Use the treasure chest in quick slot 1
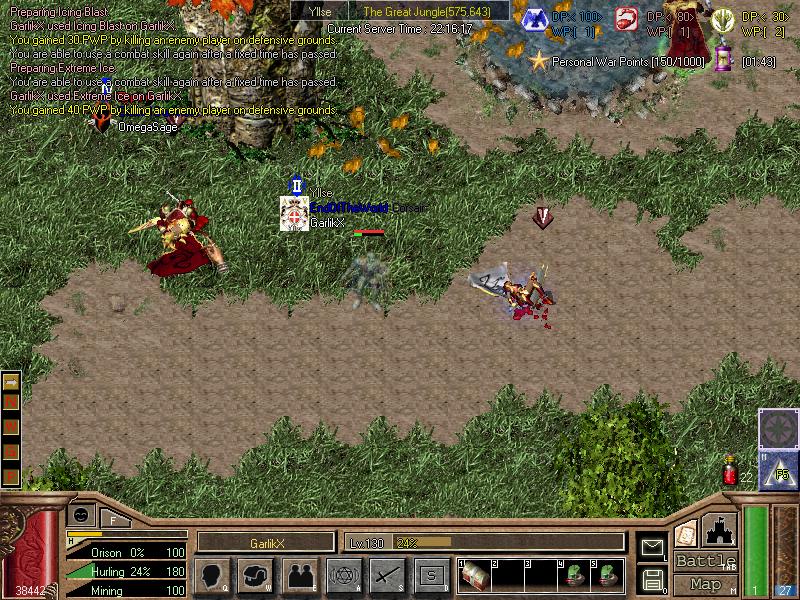This screenshot has height=600, width=800. pyautogui.click(x=475, y=575)
